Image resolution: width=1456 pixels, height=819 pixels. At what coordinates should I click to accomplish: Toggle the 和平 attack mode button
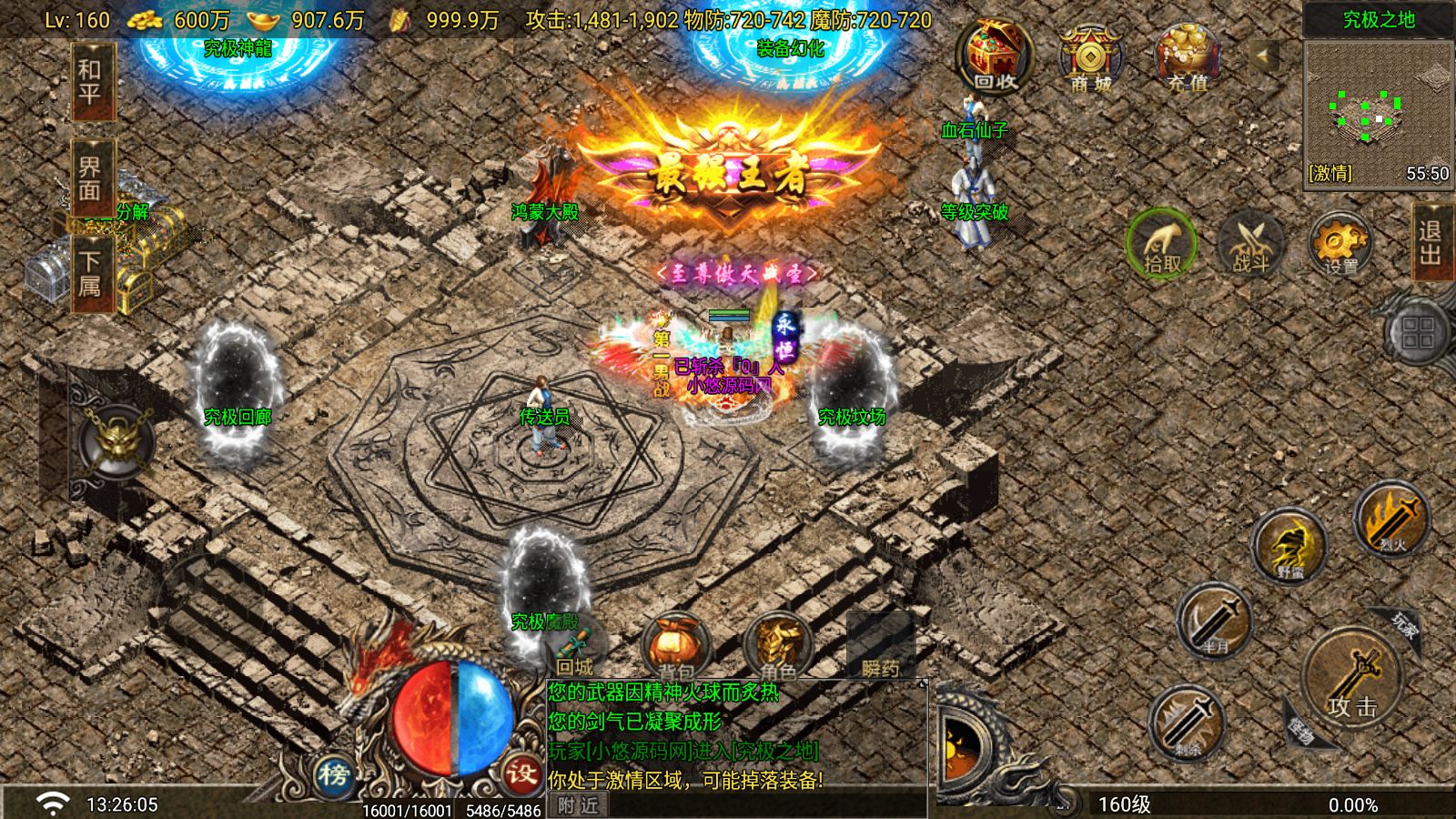point(91,81)
